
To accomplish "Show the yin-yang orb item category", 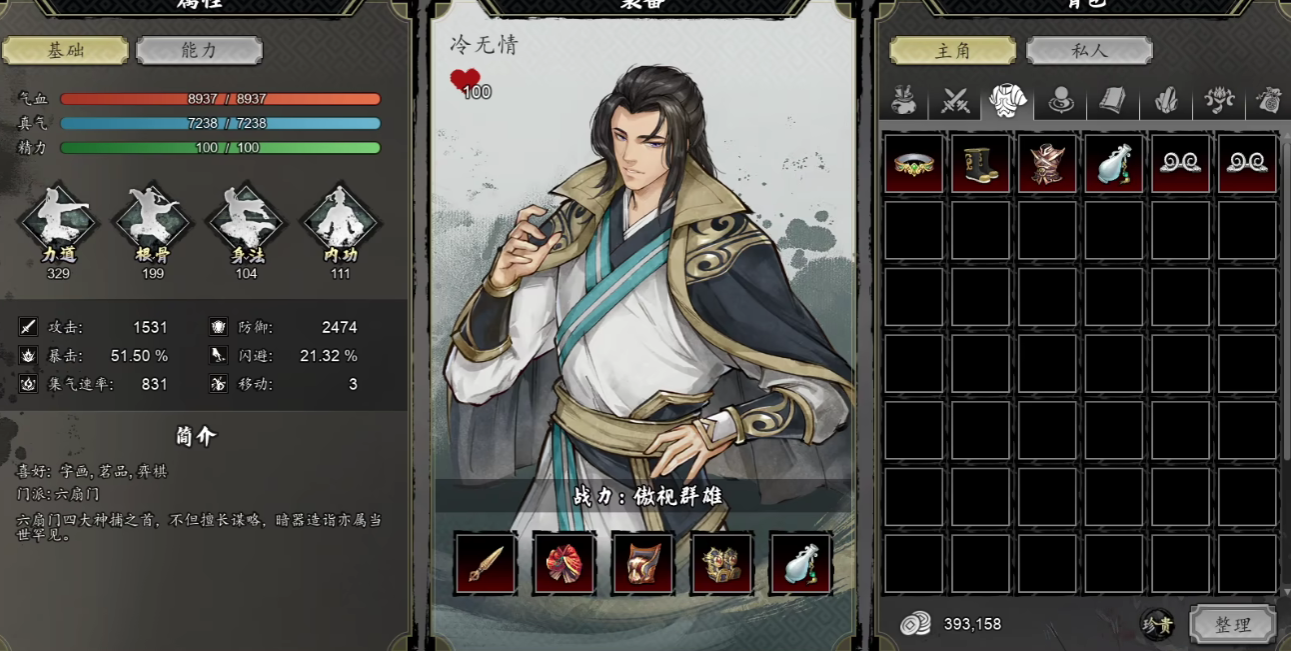I will click(x=1060, y=100).
